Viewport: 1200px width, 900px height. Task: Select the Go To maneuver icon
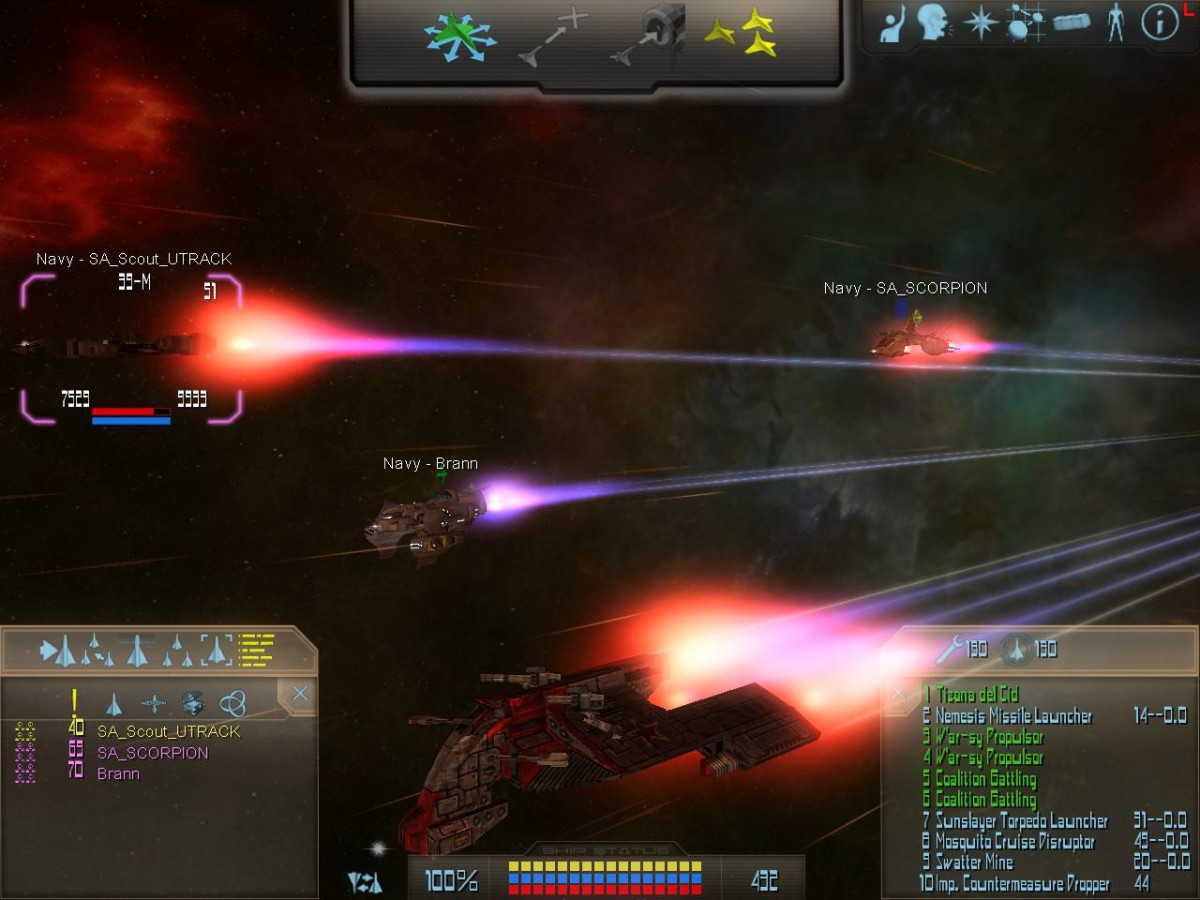click(x=553, y=36)
